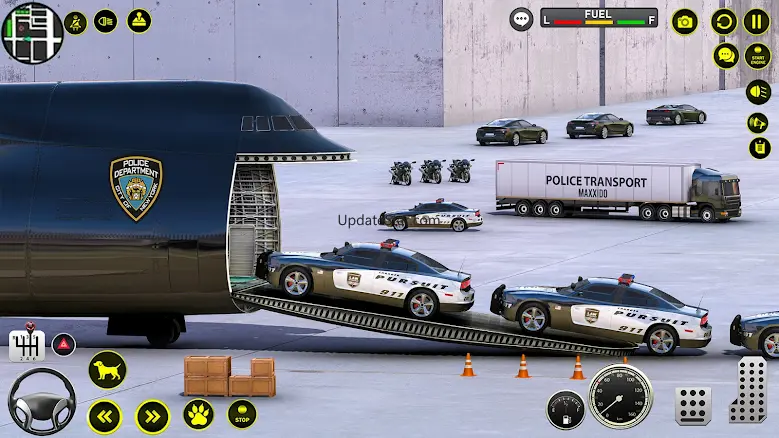The width and height of the screenshot is (779, 438).
Task: Pause the game
Action: tap(757, 21)
